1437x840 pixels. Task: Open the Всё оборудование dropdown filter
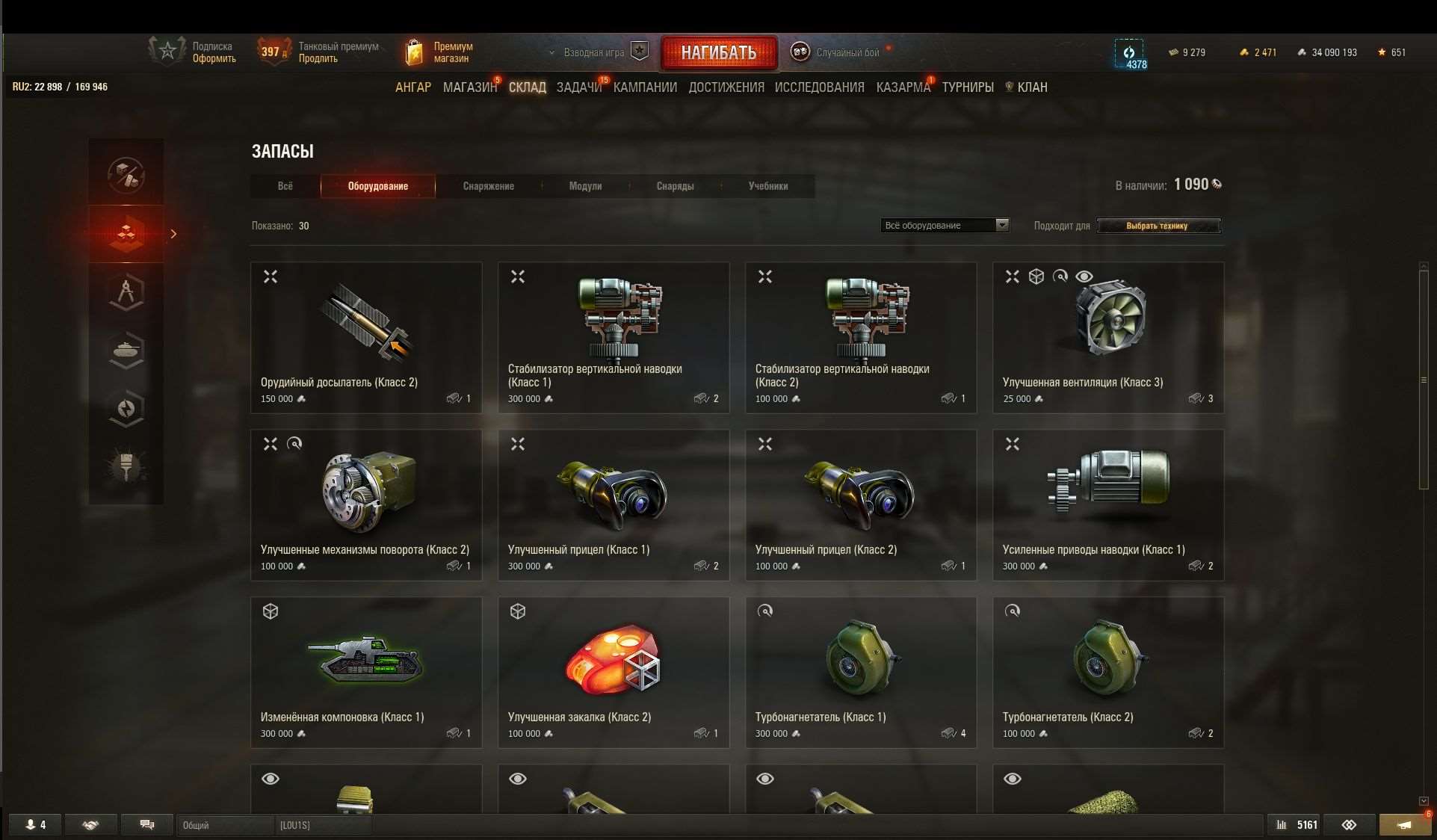tap(945, 225)
